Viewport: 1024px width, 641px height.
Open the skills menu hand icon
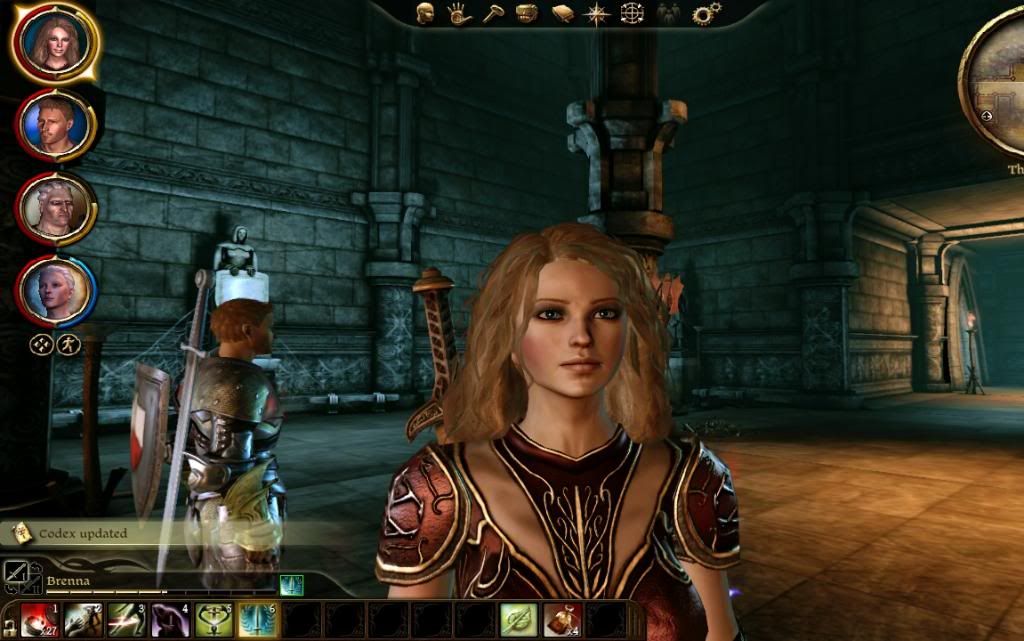click(x=458, y=13)
